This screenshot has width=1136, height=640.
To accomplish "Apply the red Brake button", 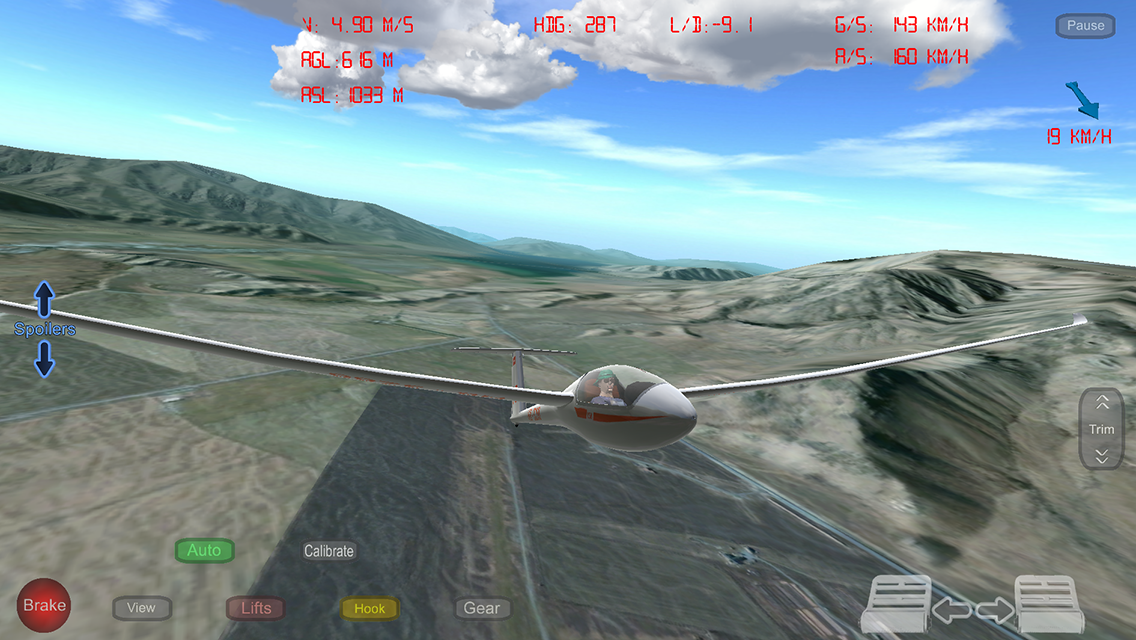I will (x=44, y=605).
